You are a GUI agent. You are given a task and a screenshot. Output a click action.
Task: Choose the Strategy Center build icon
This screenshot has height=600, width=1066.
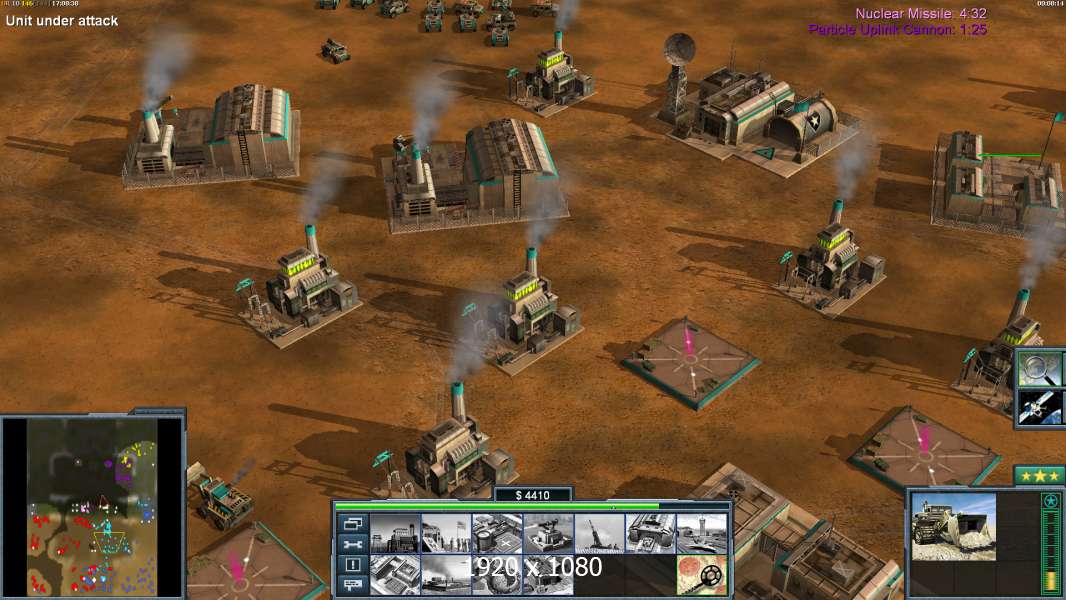coord(395,574)
